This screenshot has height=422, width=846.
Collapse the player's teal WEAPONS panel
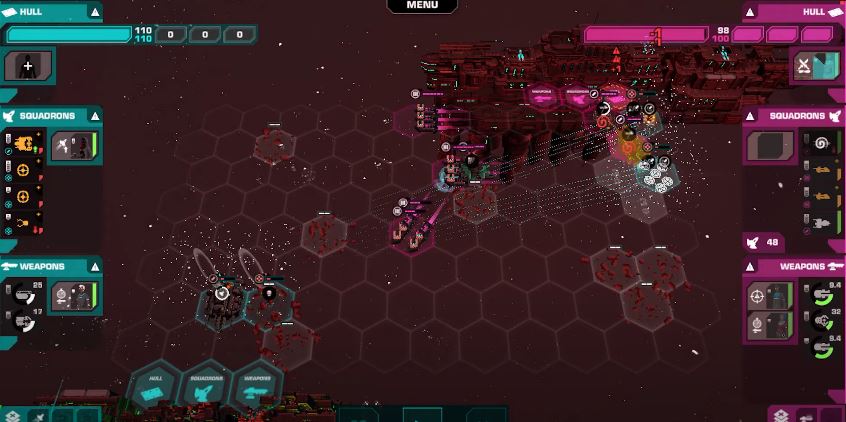click(x=94, y=267)
